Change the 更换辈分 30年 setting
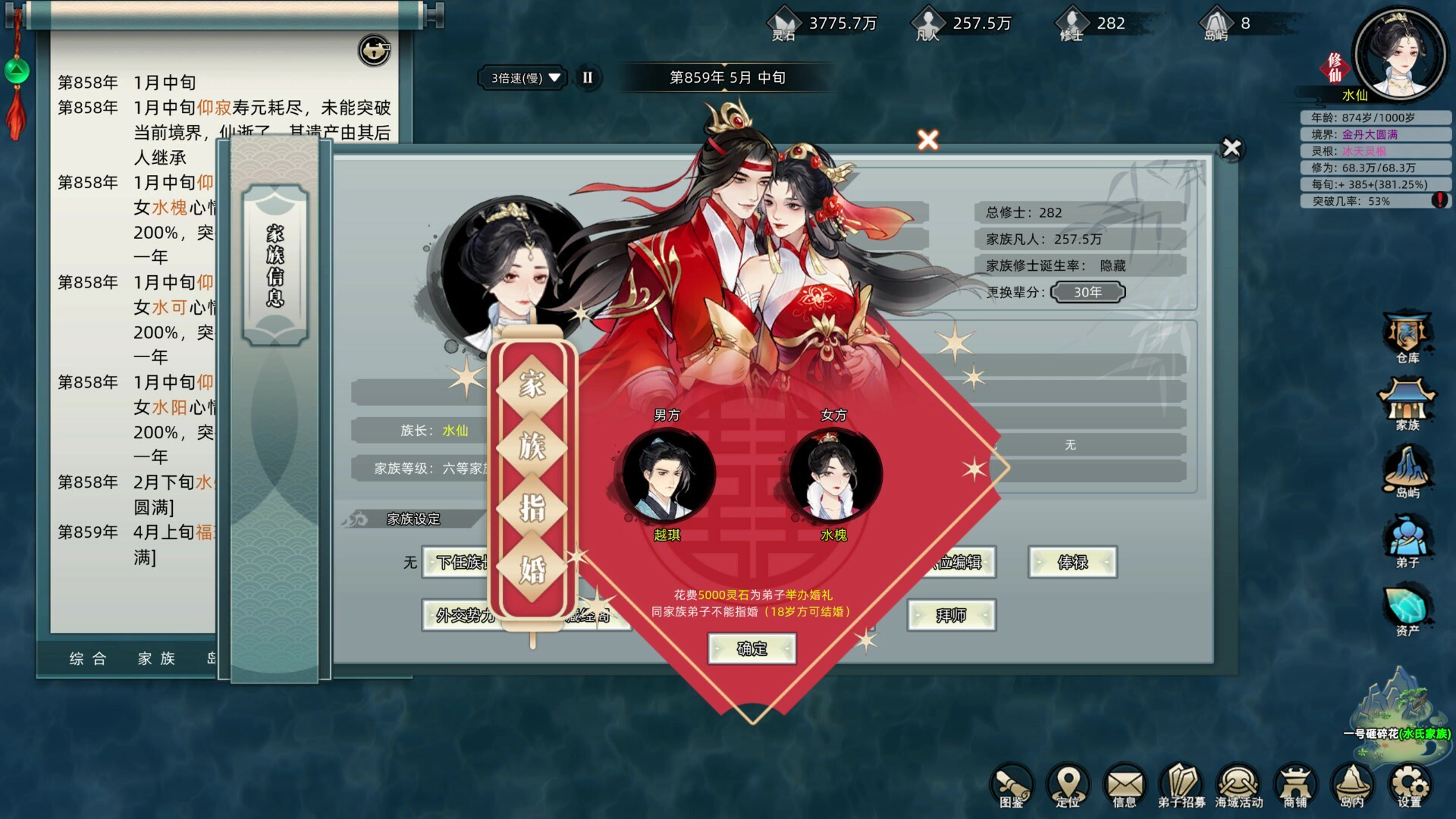The height and width of the screenshot is (819, 1456). pyautogui.click(x=1087, y=292)
